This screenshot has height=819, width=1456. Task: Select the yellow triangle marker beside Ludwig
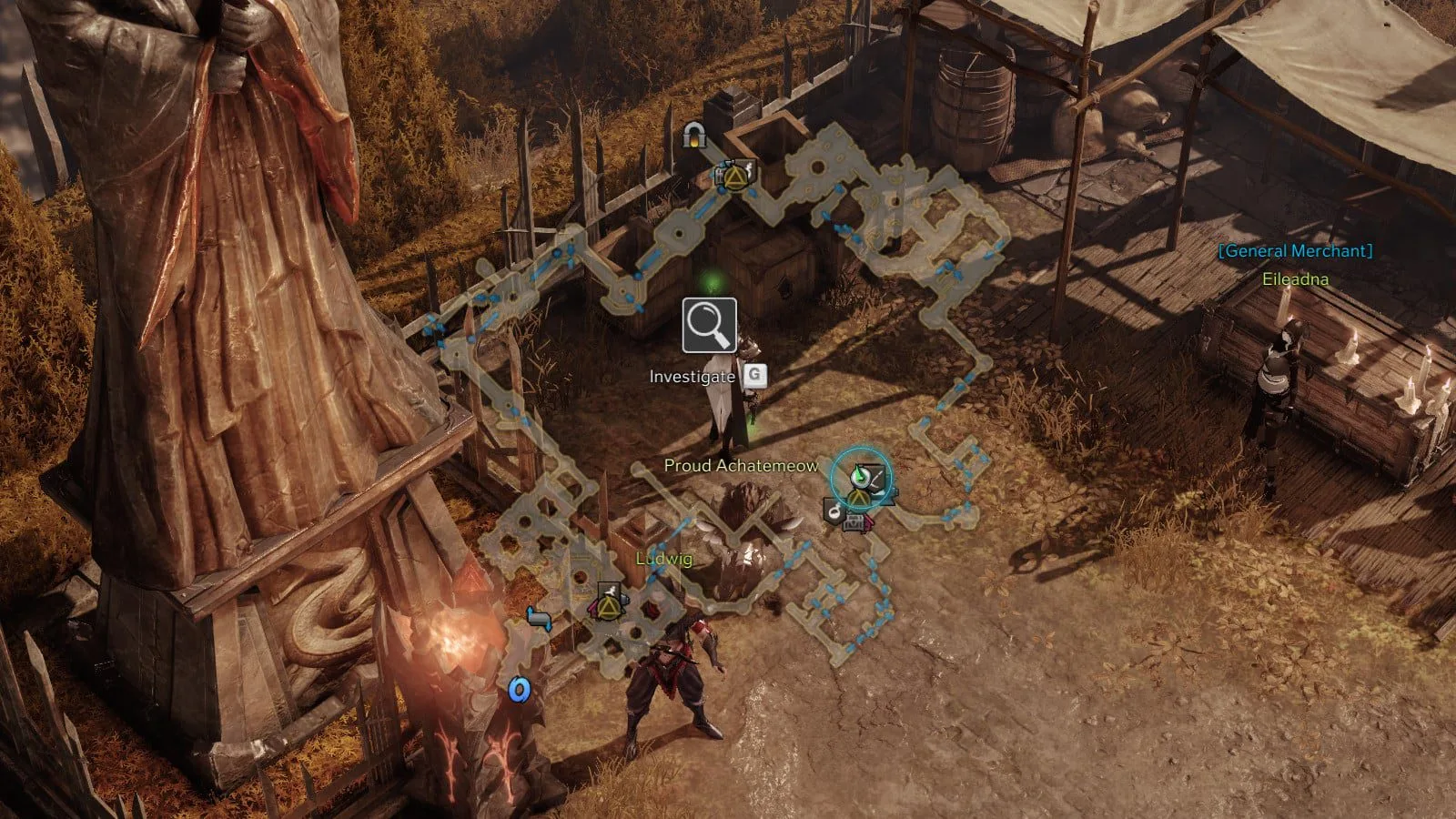(x=609, y=602)
